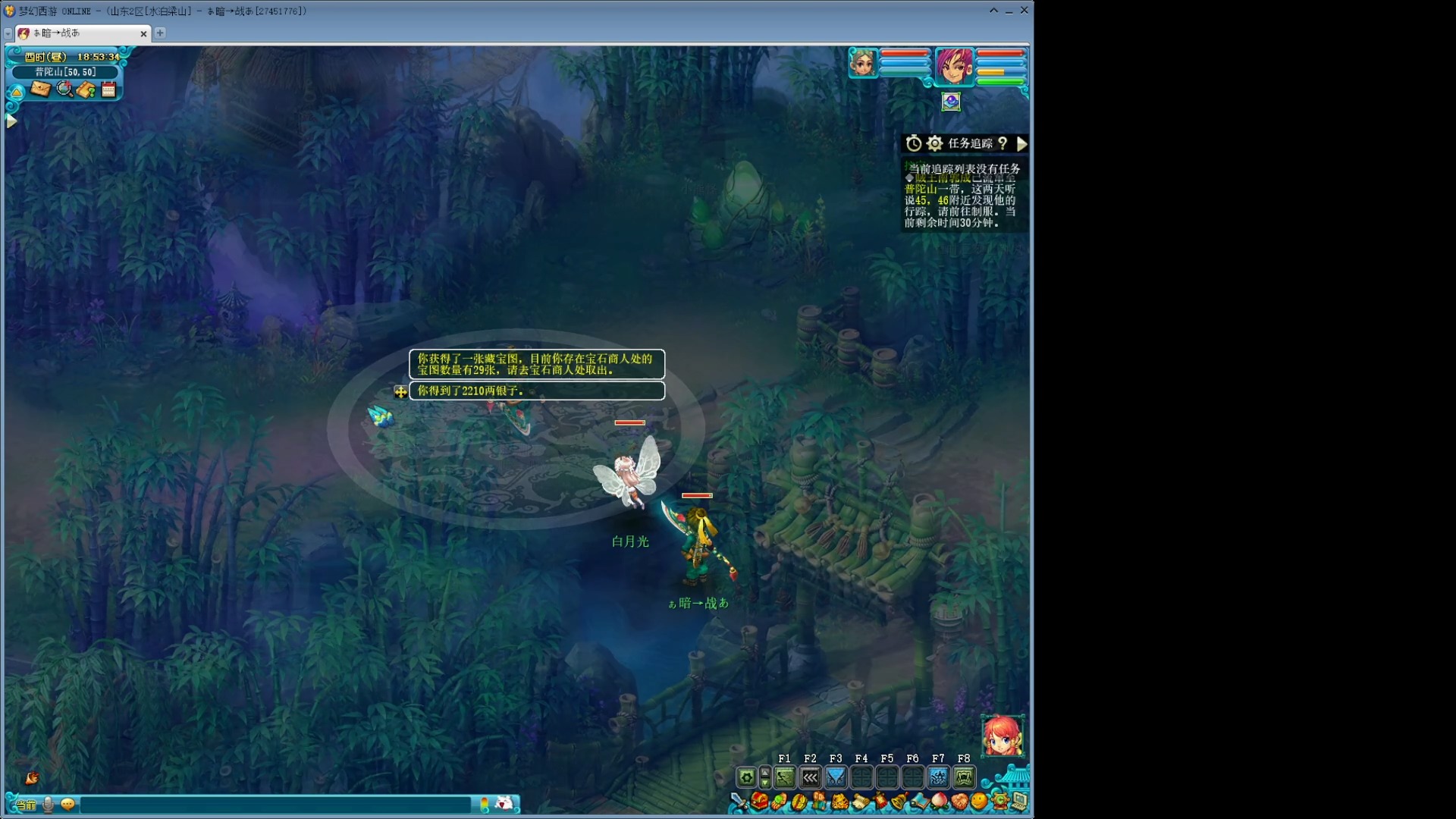The width and height of the screenshot is (1456, 819).
Task: Open quest tracker gear settings
Action: (934, 143)
